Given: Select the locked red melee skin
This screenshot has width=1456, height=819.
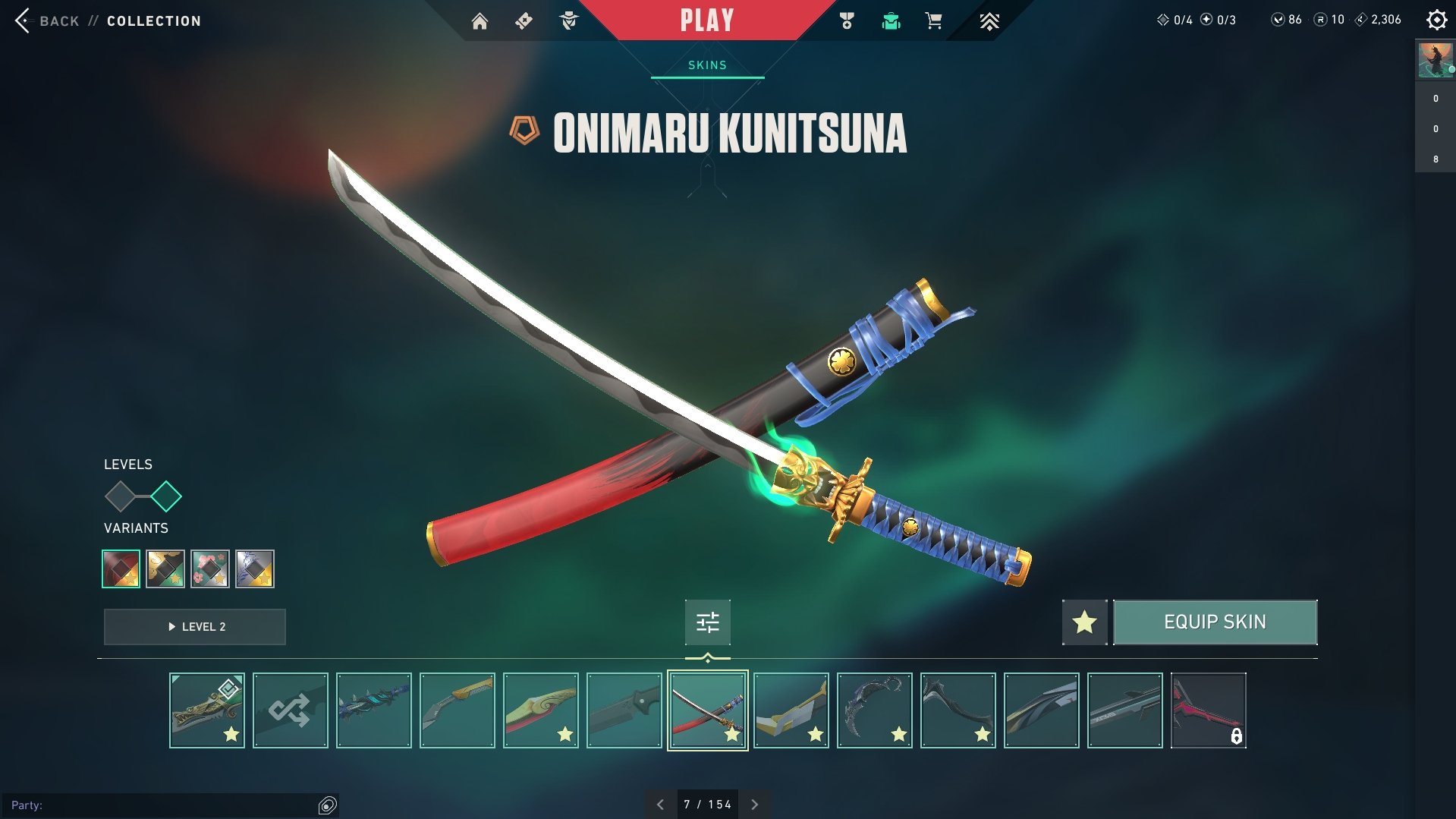Looking at the screenshot, I should (x=1208, y=710).
